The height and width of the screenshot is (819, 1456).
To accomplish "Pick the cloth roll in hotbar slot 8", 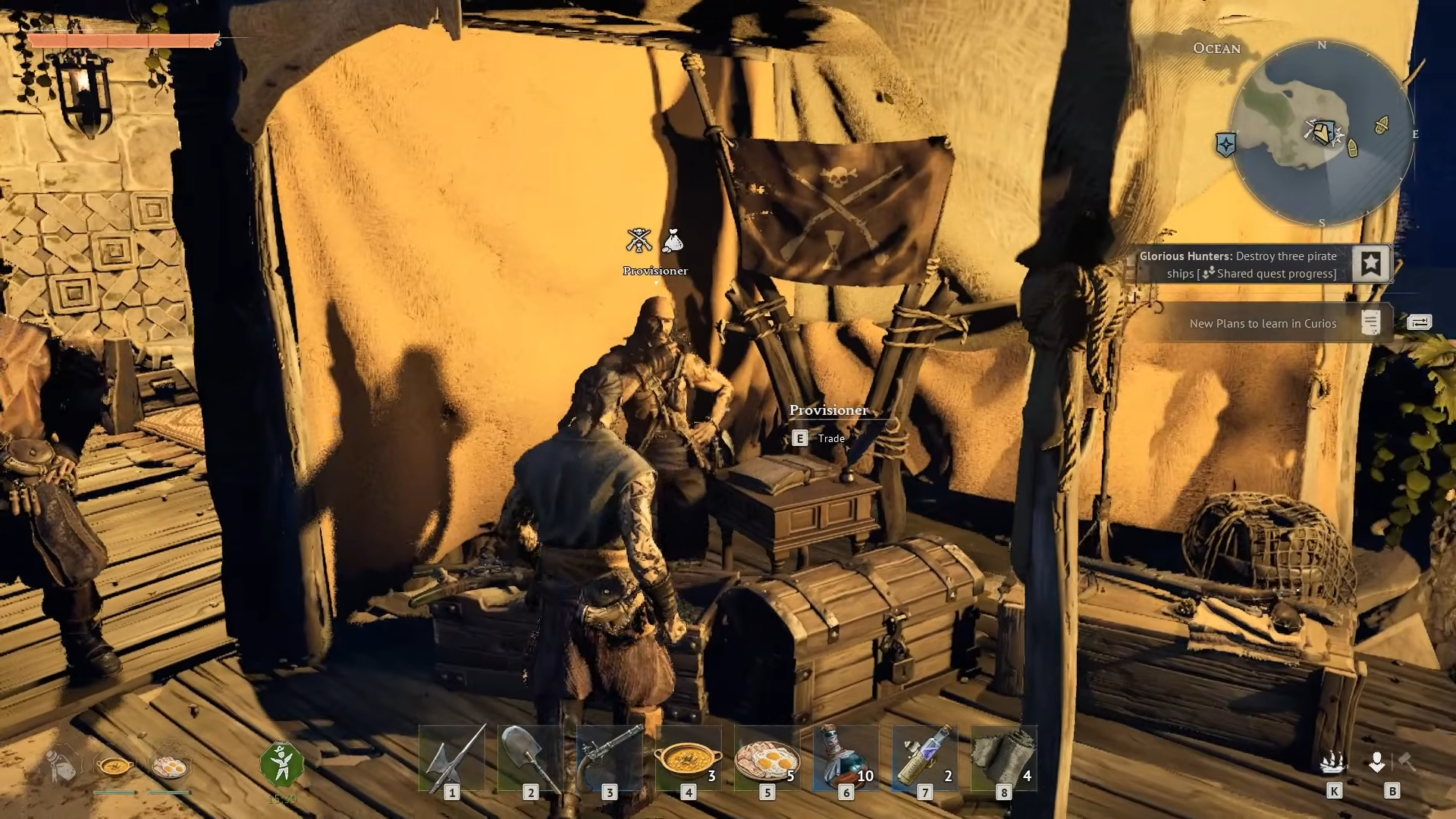I will pyautogui.click(x=1003, y=758).
